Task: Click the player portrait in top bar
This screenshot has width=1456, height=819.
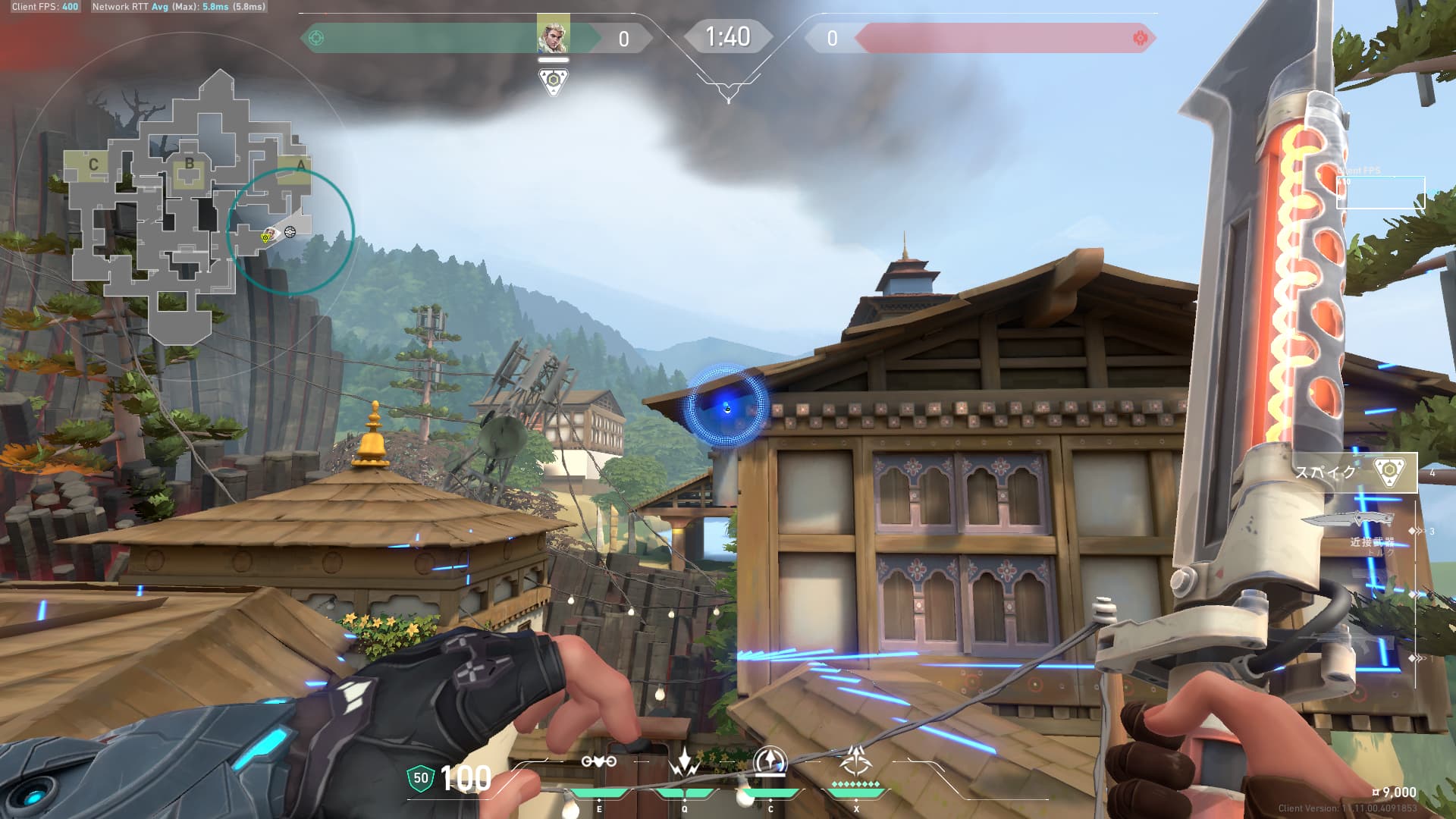Action: pos(553,36)
